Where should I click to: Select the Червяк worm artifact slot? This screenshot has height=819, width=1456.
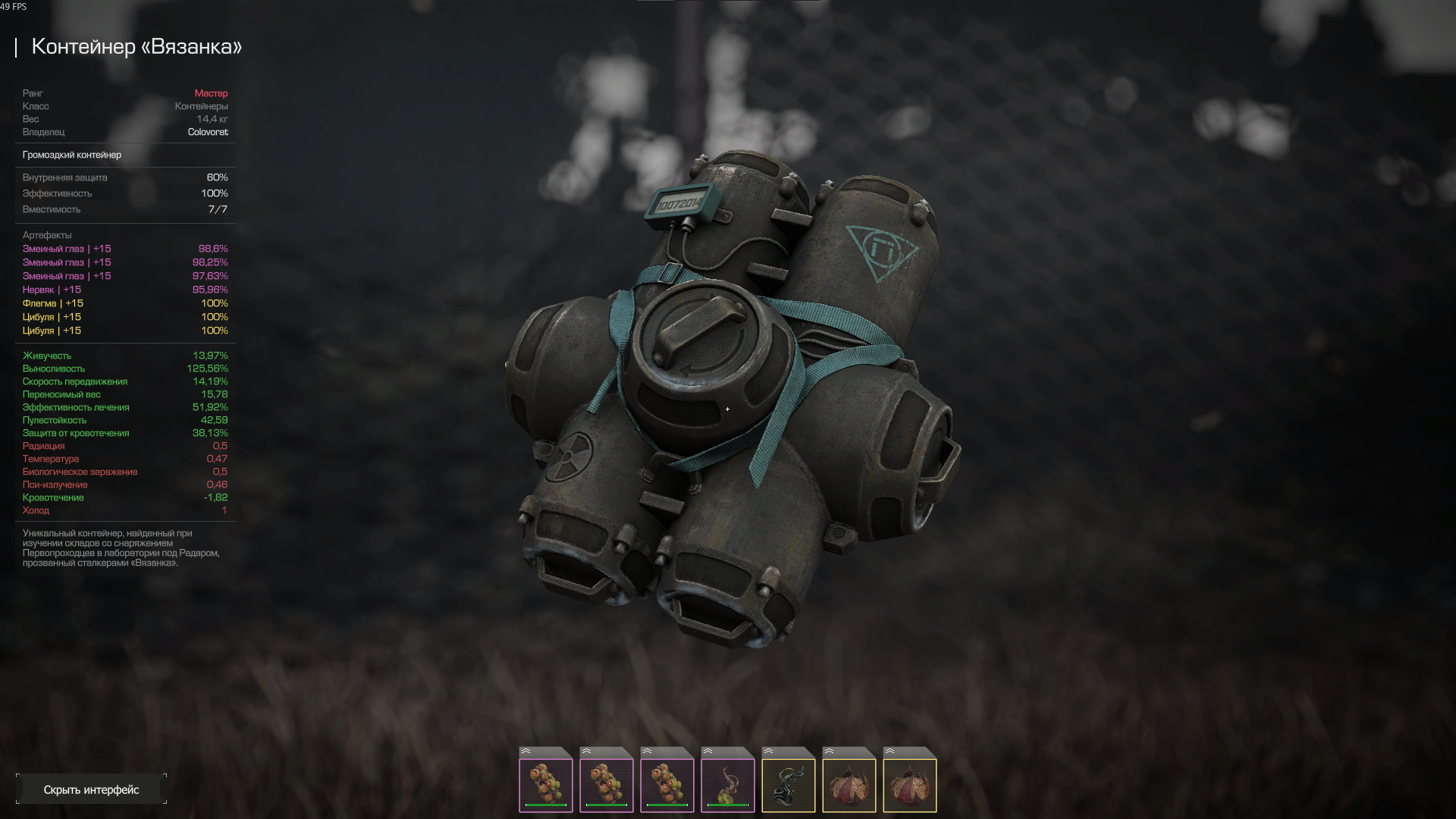pyautogui.click(x=727, y=780)
